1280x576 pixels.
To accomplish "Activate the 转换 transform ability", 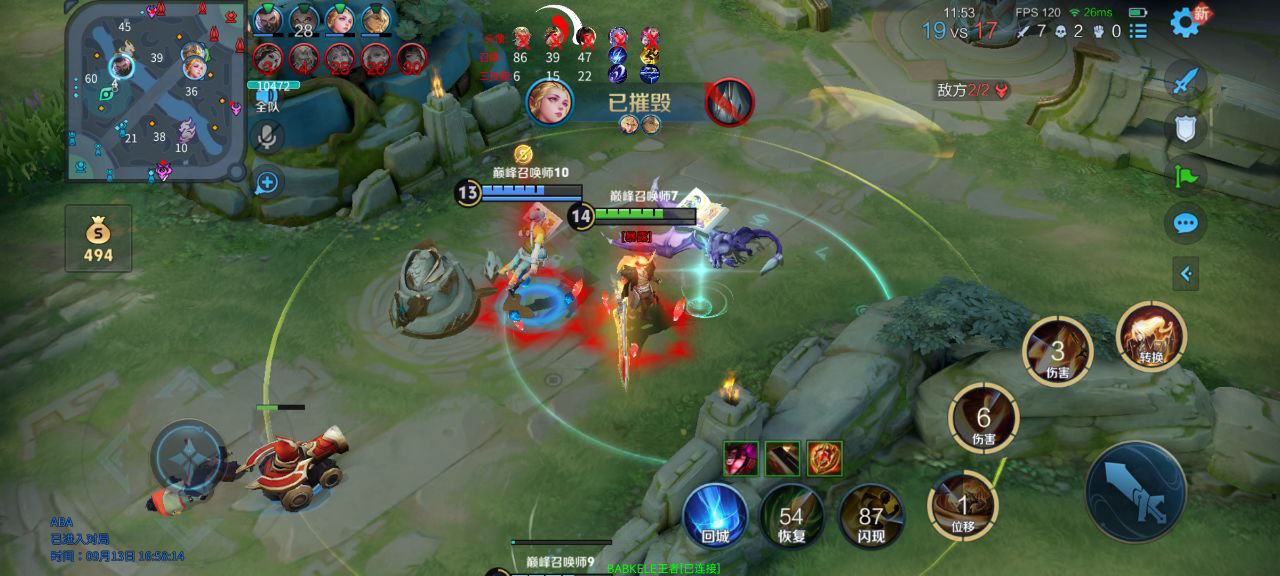I will click(x=1151, y=337).
